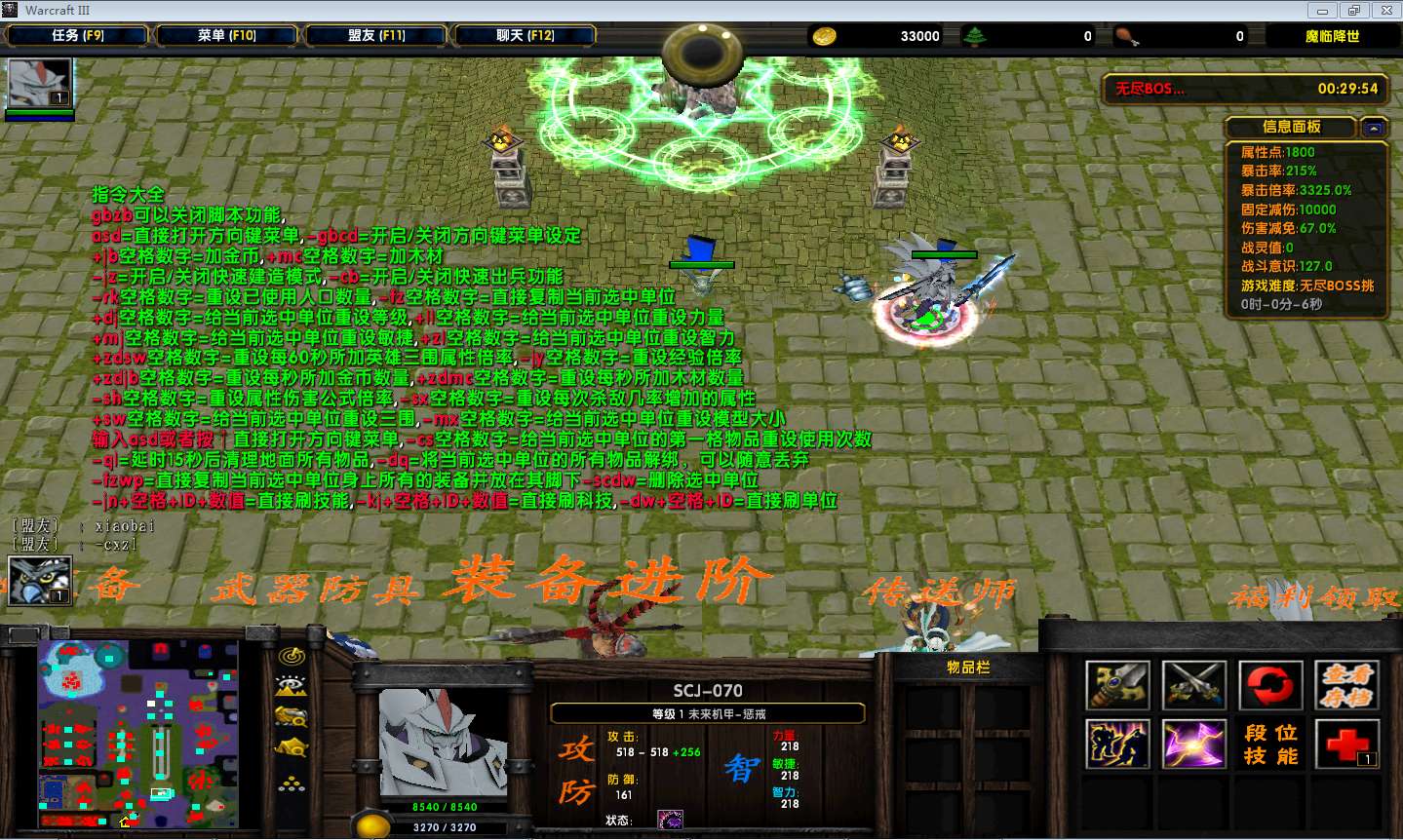Image resolution: width=1403 pixels, height=840 pixels.
Task: Open 查看存档 to view the save
Action: pyautogui.click(x=1347, y=686)
